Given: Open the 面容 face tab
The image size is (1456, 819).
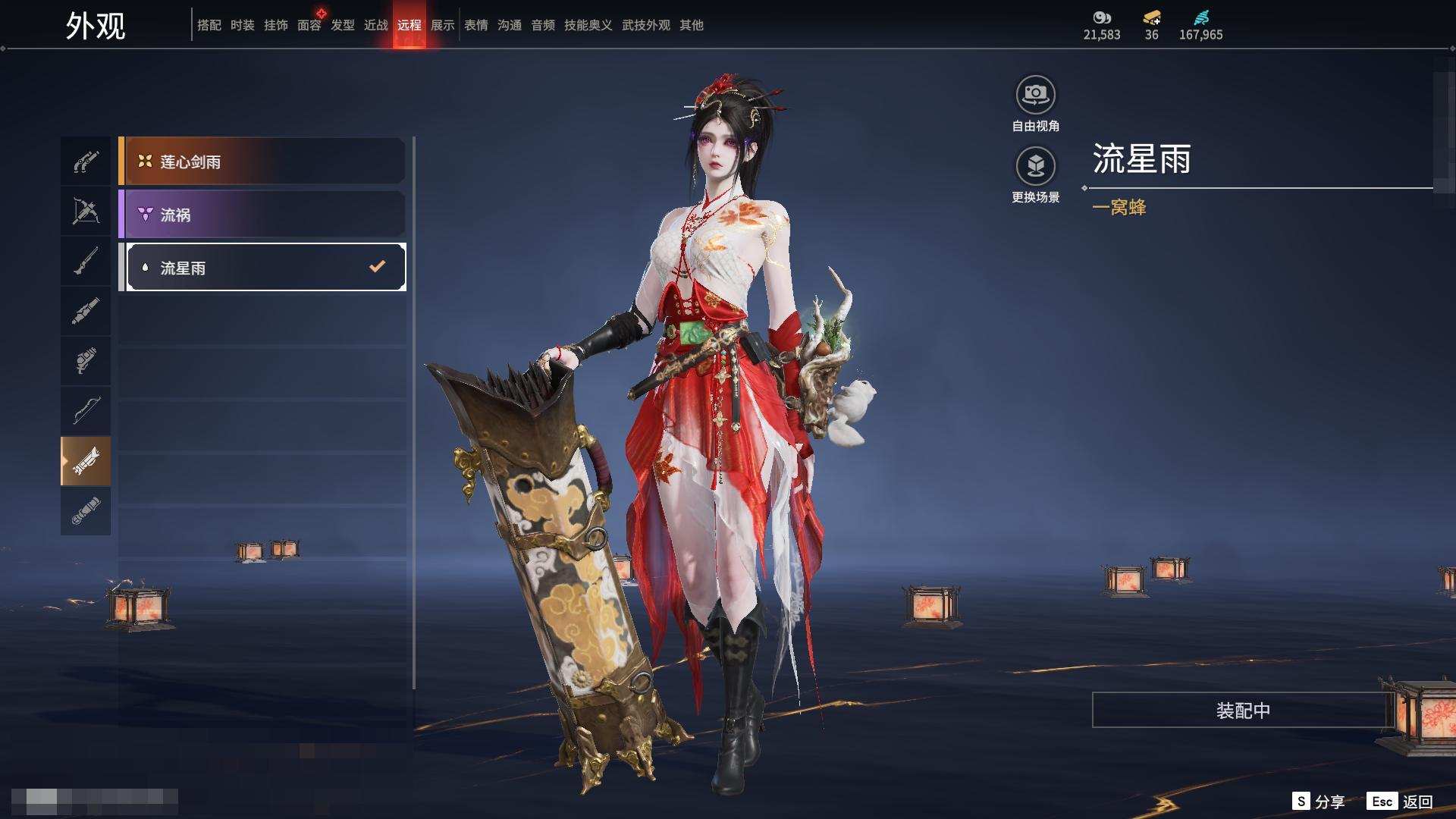Looking at the screenshot, I should [x=309, y=25].
